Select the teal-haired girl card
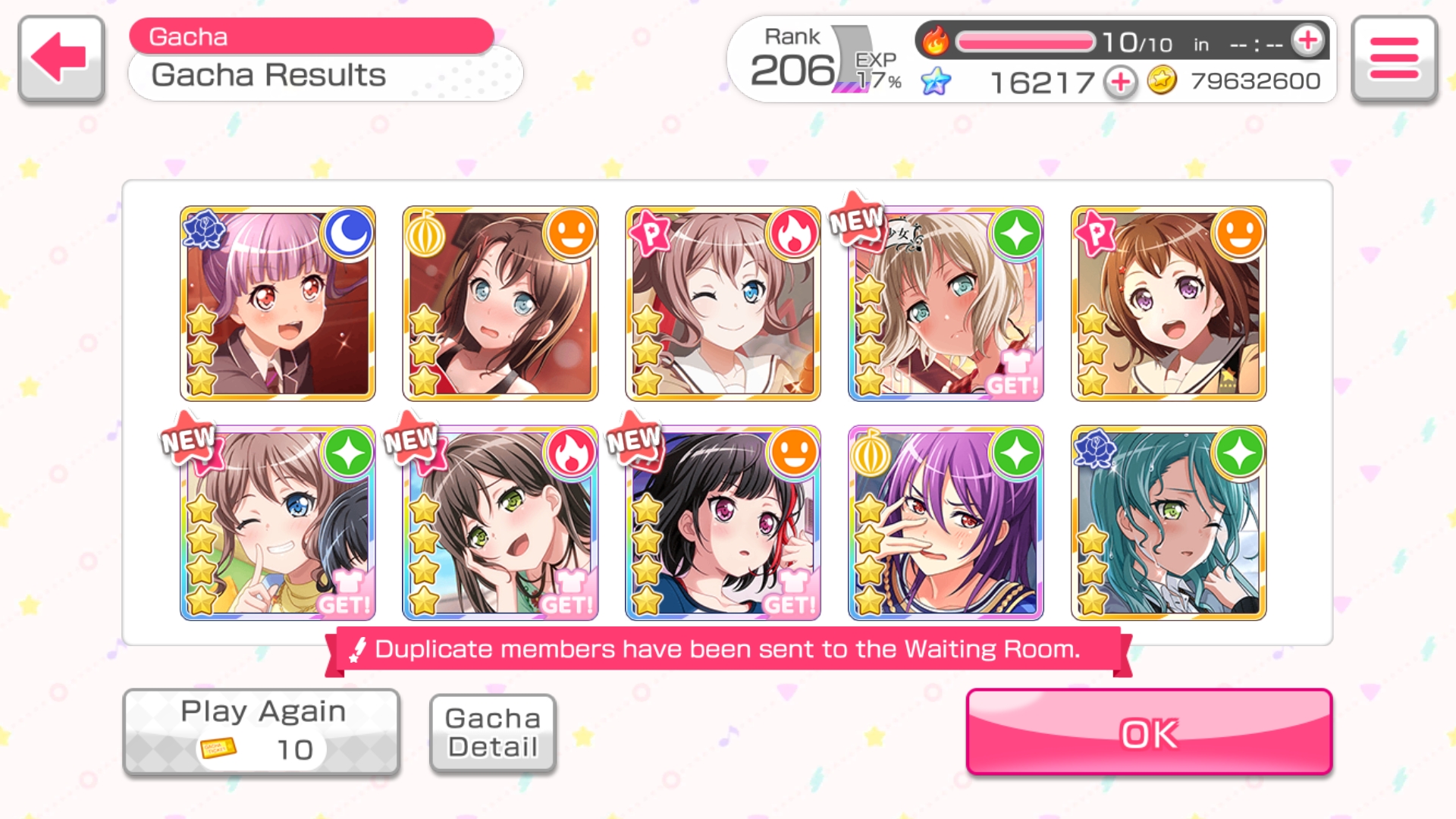This screenshot has height=819, width=1456. 1169,523
